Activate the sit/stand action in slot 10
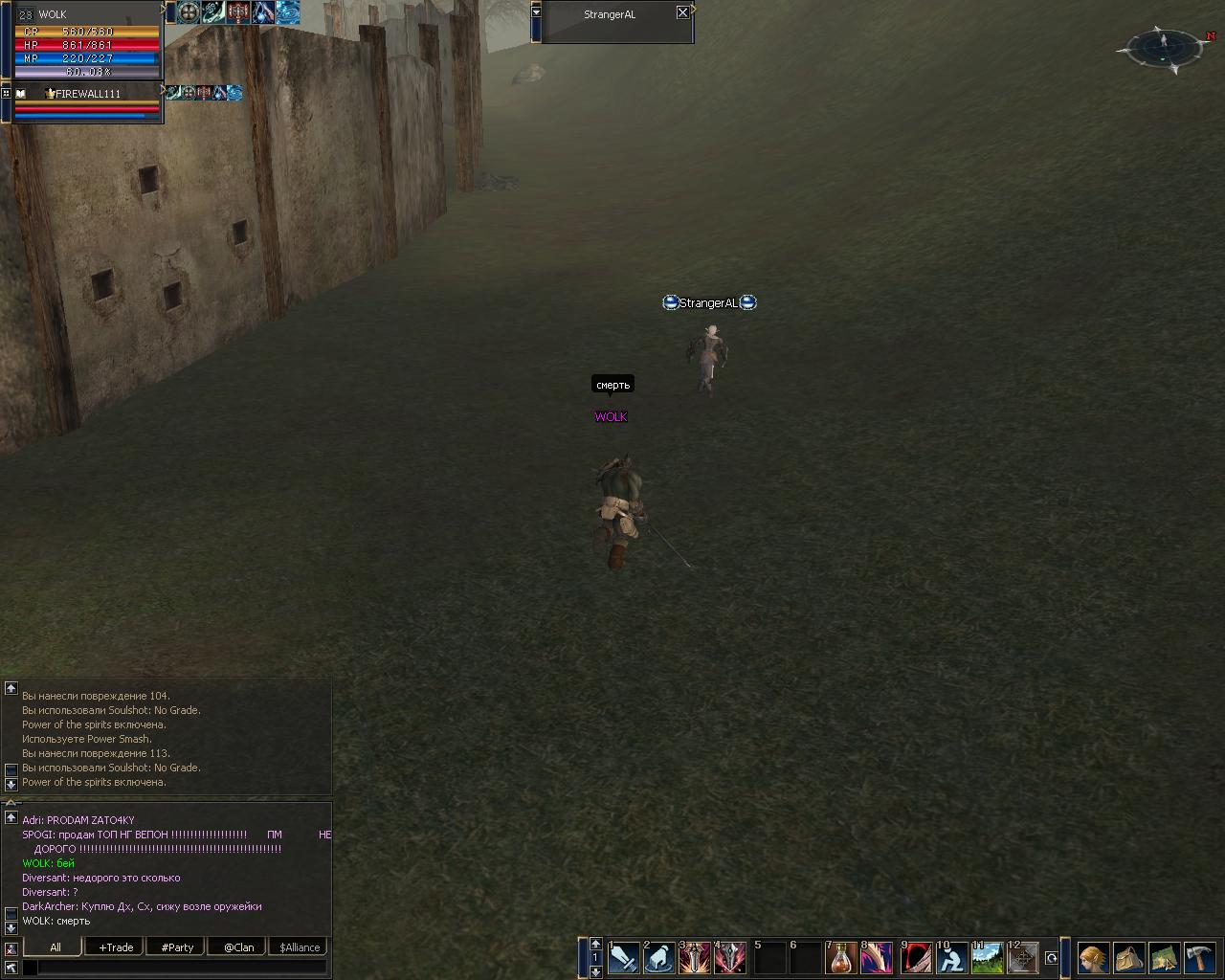The image size is (1225, 980). (950, 958)
